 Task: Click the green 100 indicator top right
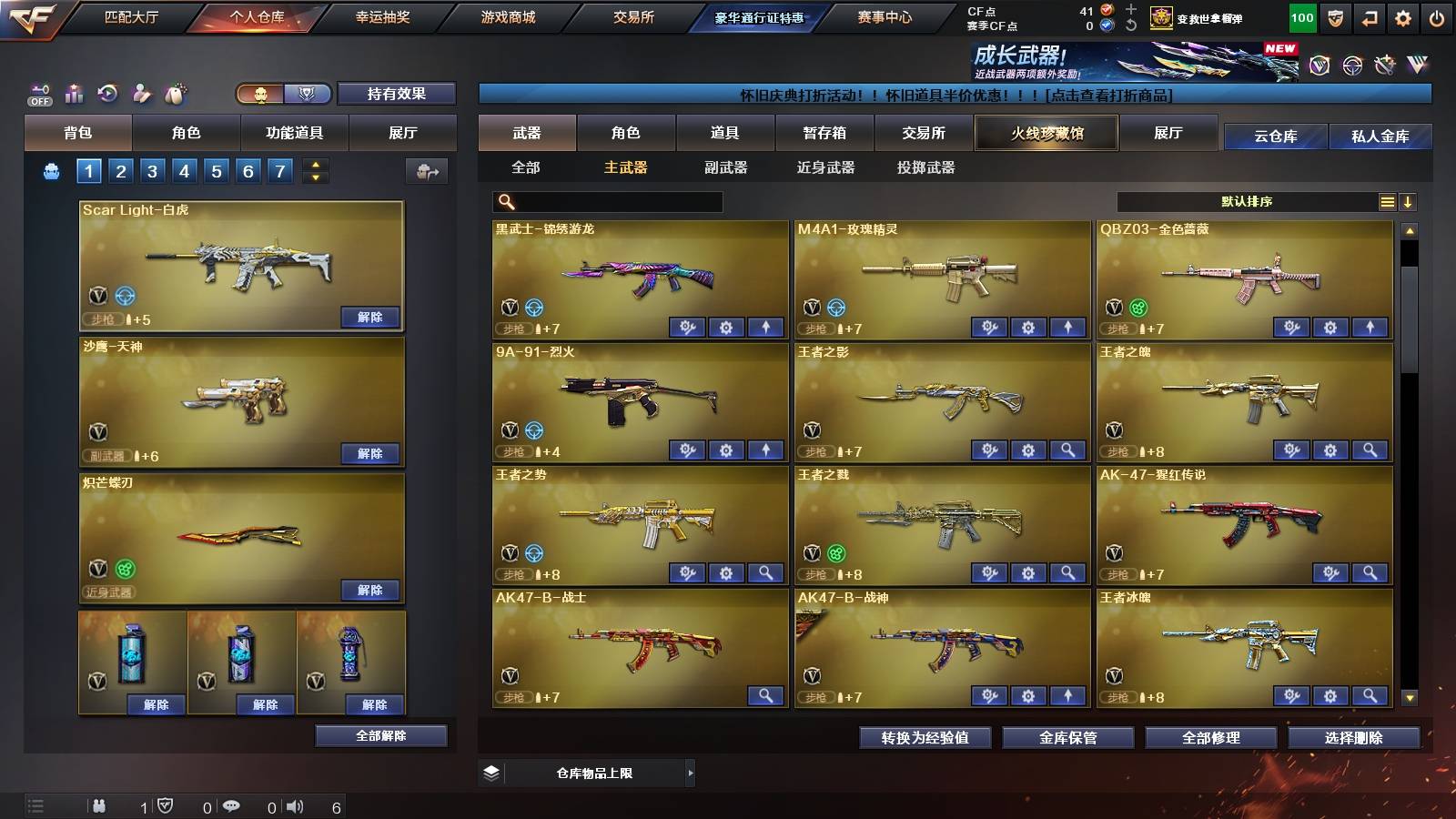[1301, 16]
